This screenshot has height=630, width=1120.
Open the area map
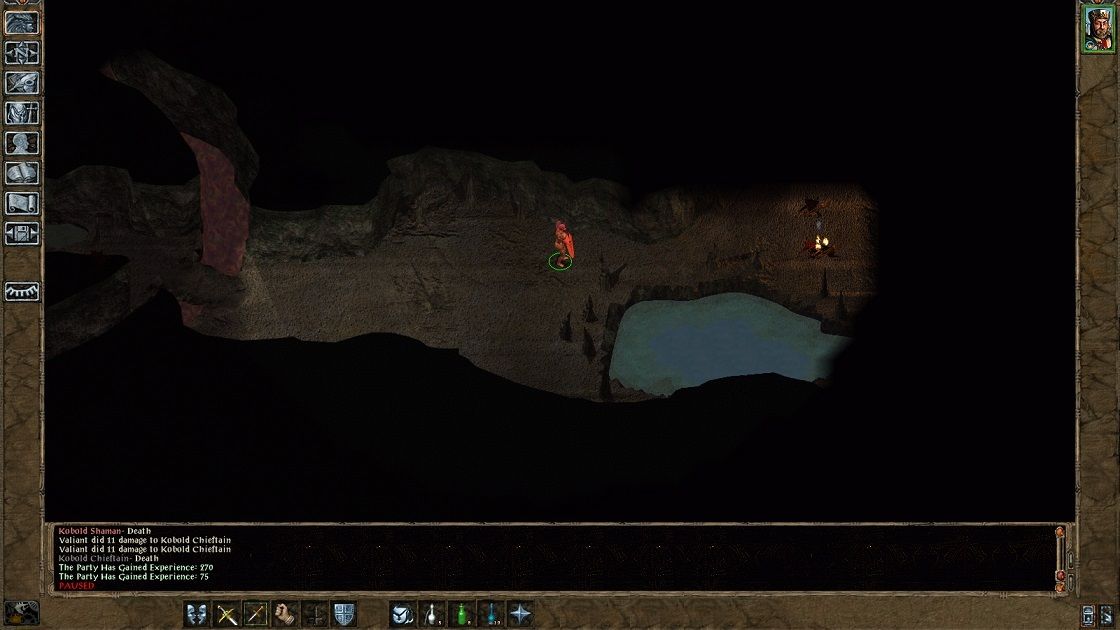click(x=22, y=53)
